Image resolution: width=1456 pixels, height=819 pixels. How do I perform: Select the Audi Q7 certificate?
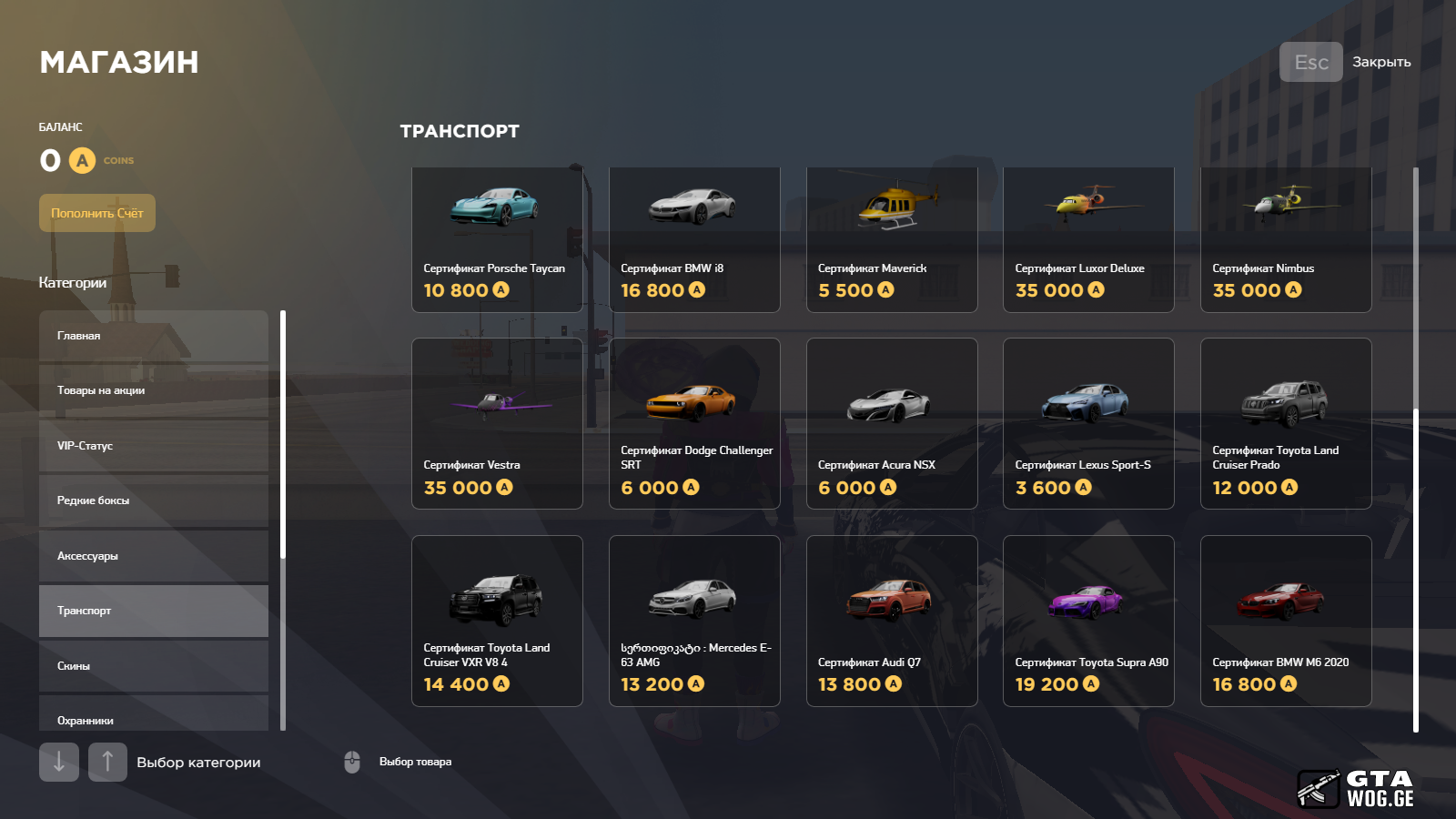[892, 621]
